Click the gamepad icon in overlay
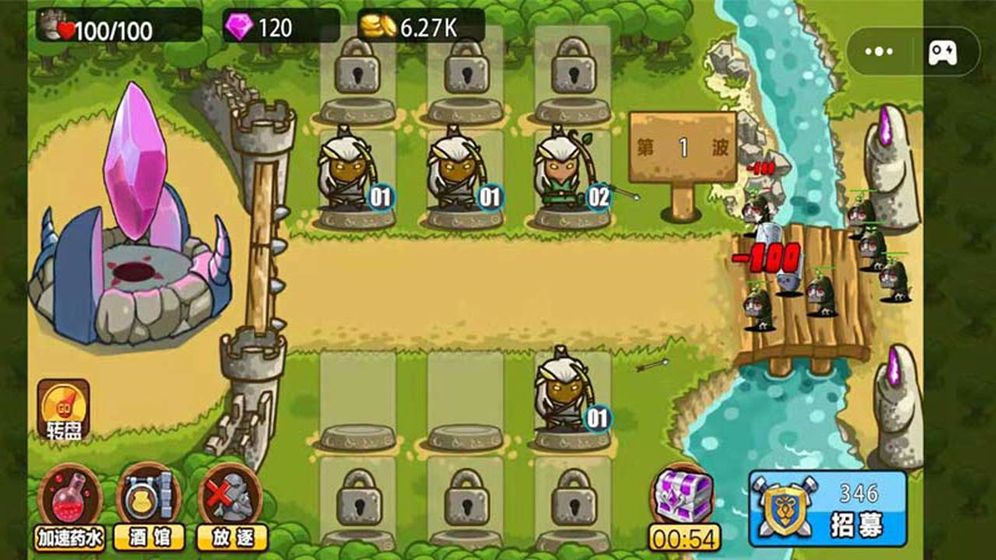The image size is (996, 560). tap(942, 52)
